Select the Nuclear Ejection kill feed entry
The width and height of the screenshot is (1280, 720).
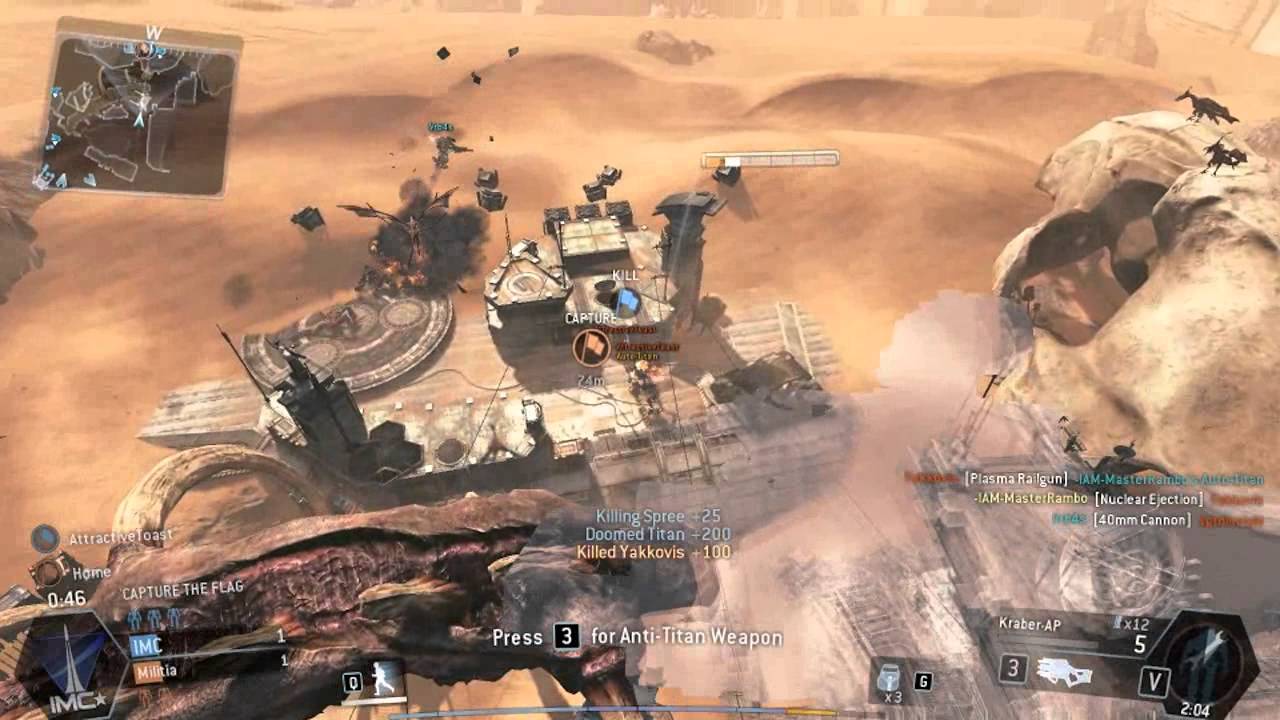[1148, 499]
